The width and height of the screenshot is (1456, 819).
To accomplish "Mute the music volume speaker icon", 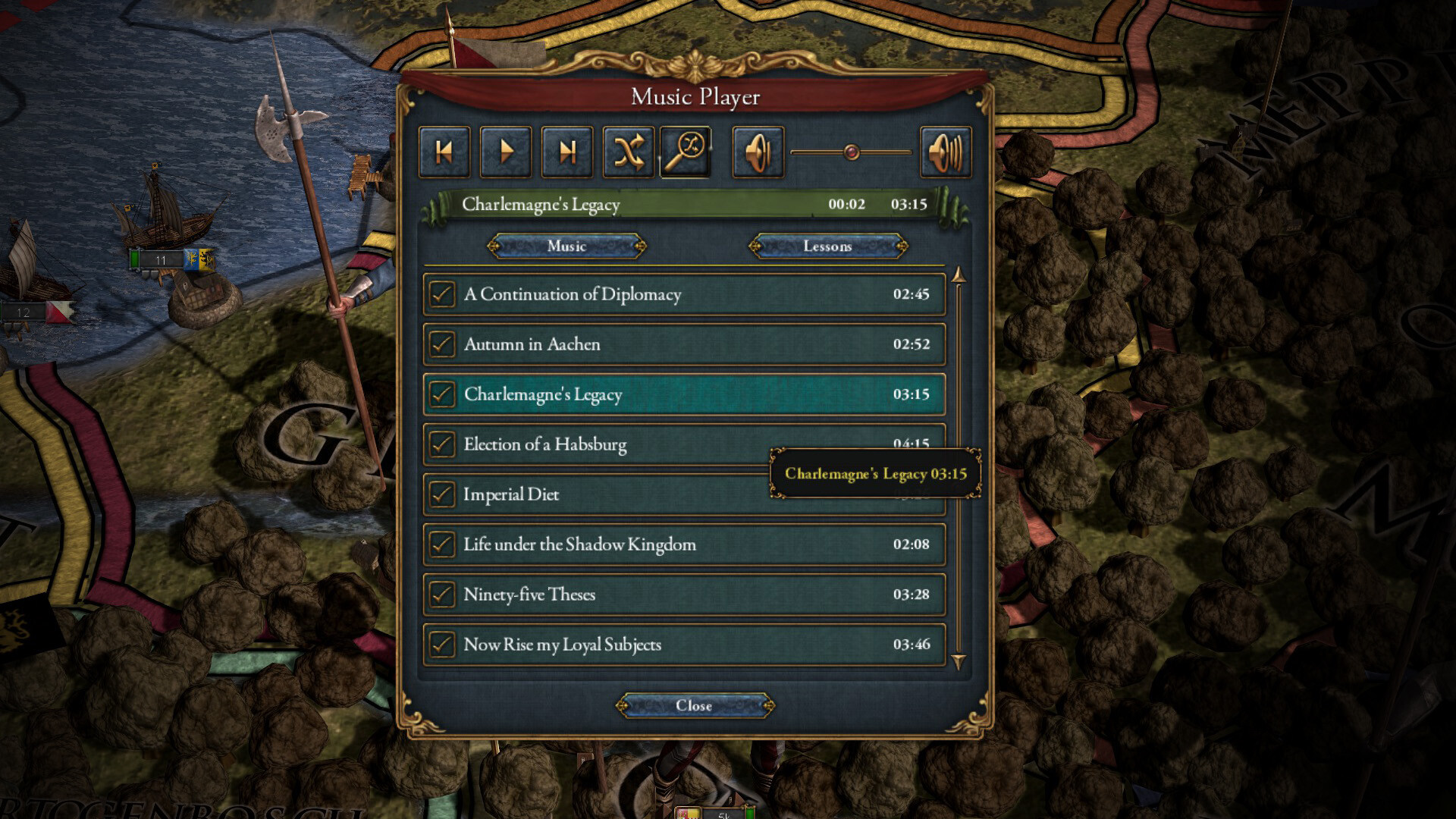I will coord(757,151).
